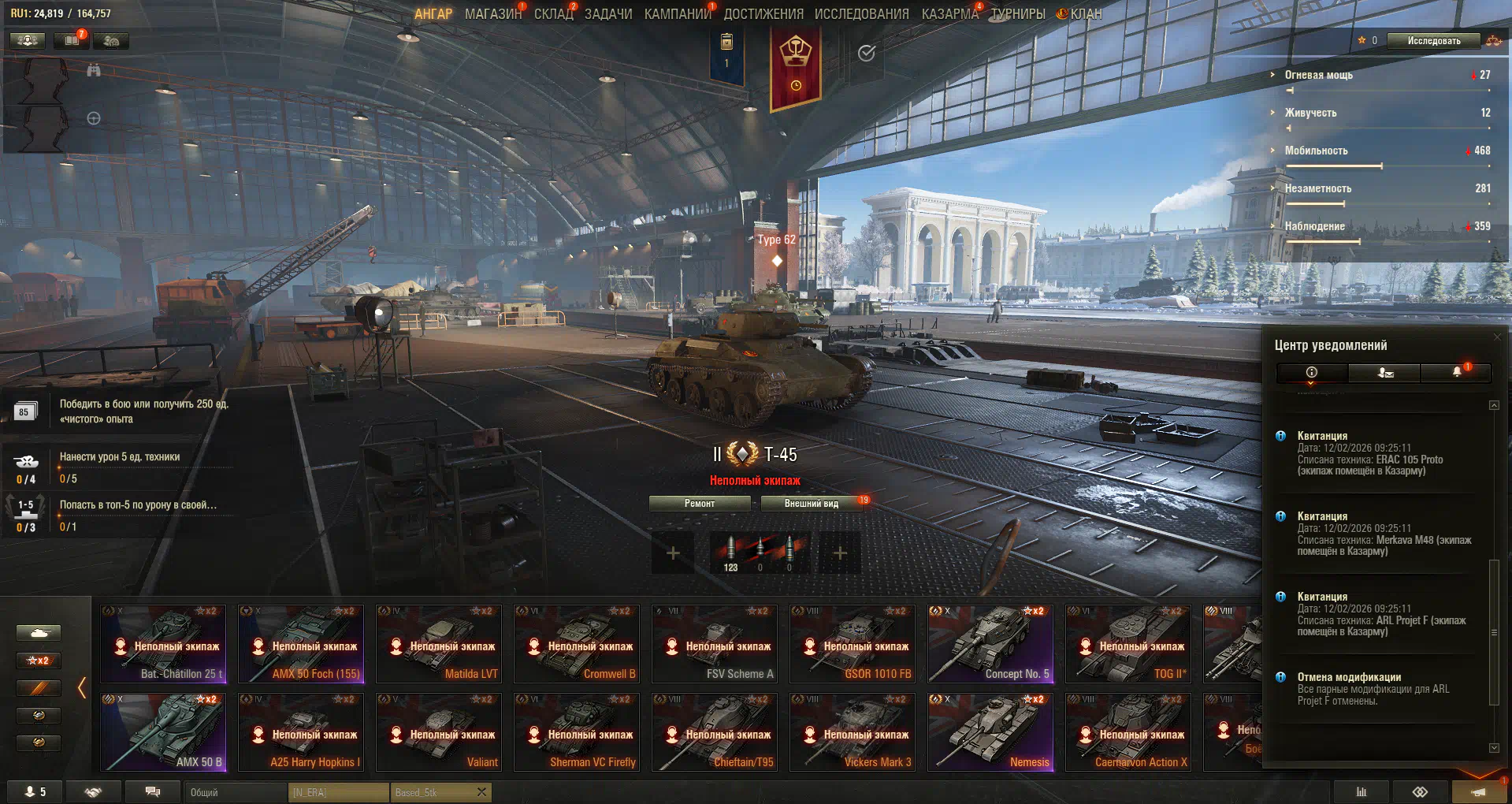Switch to the Исследования (Research) screen
Image resolution: width=1512 pixels, height=804 pixels.
click(861, 14)
